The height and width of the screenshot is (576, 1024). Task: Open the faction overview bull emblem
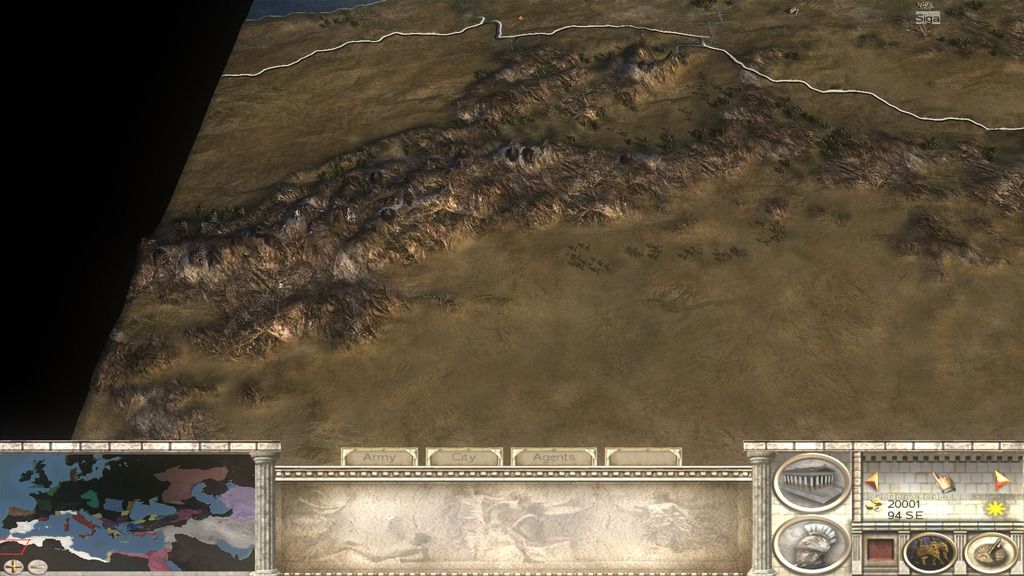(x=929, y=552)
